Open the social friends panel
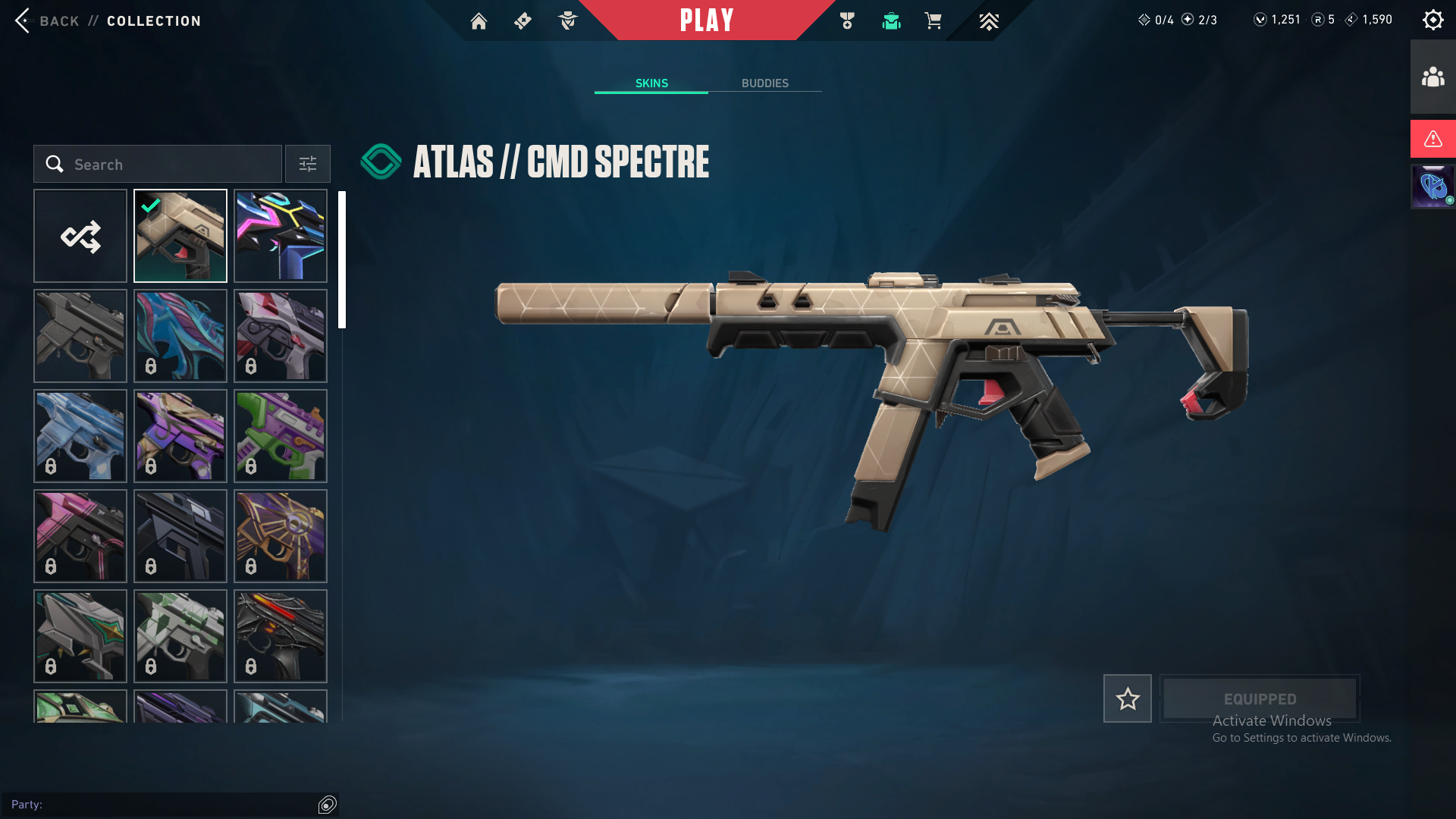 1432,77
